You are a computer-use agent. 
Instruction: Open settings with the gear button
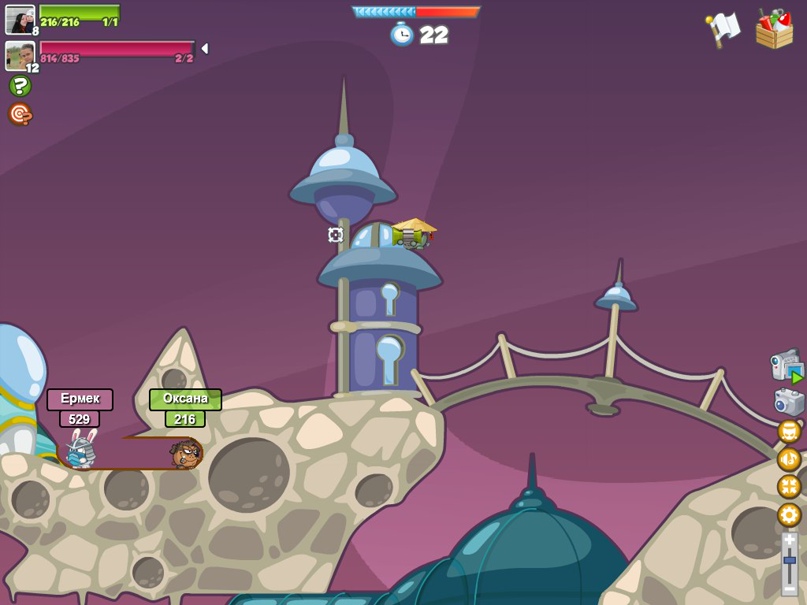pos(789,515)
